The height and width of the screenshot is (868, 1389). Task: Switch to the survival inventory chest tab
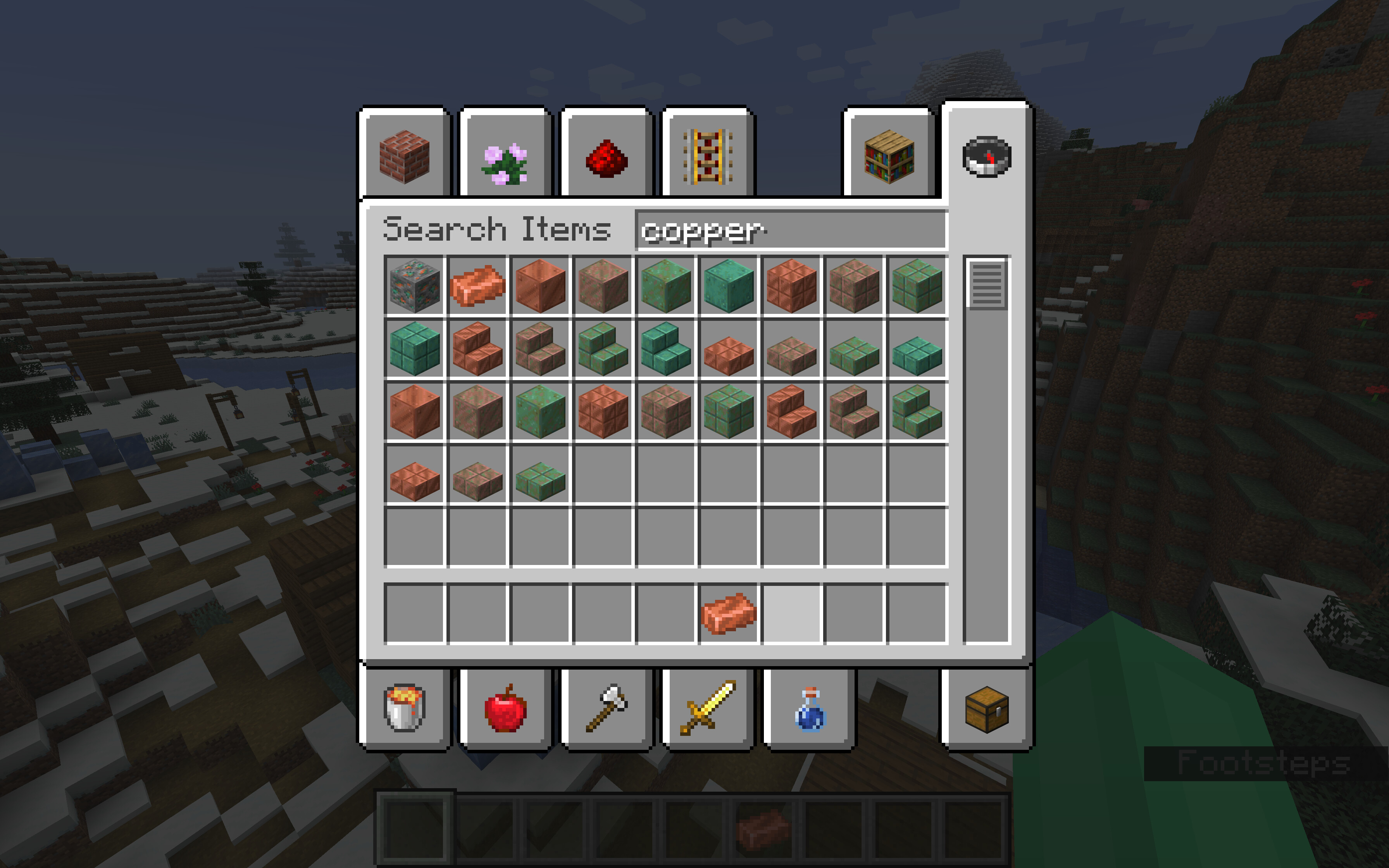pos(987,708)
